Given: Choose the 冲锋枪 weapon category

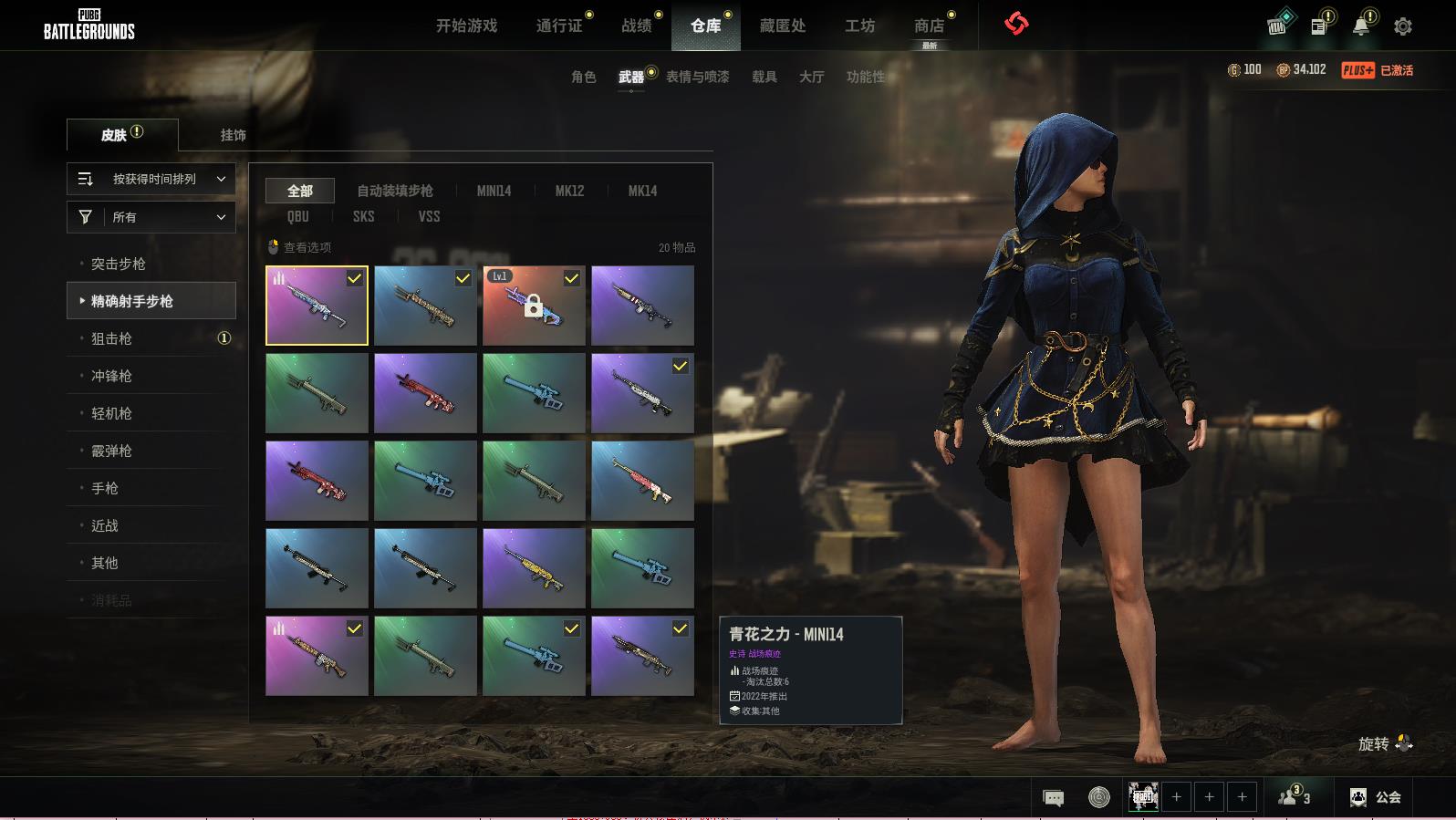Looking at the screenshot, I should click(x=112, y=376).
